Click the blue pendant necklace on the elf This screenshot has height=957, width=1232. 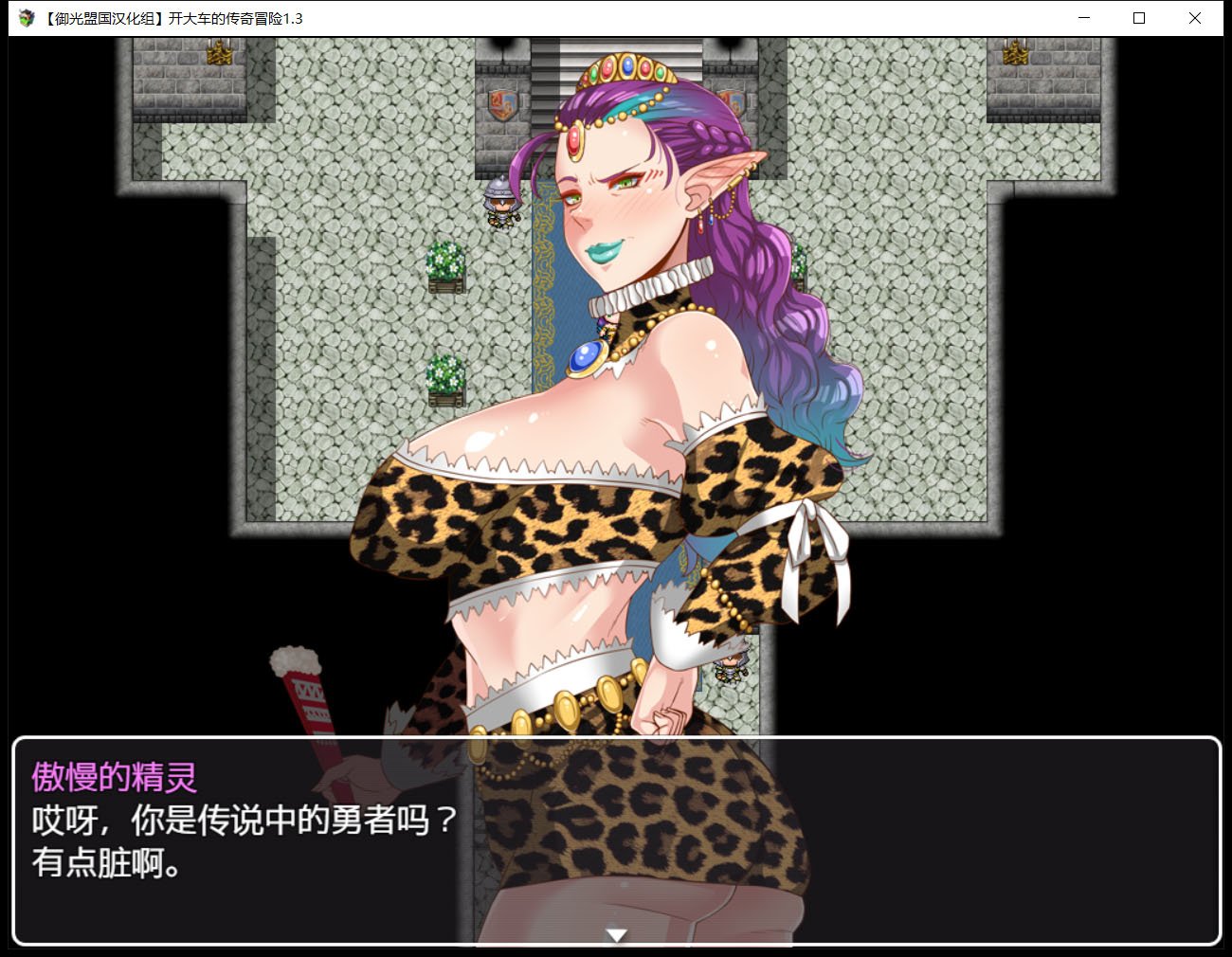[x=588, y=357]
